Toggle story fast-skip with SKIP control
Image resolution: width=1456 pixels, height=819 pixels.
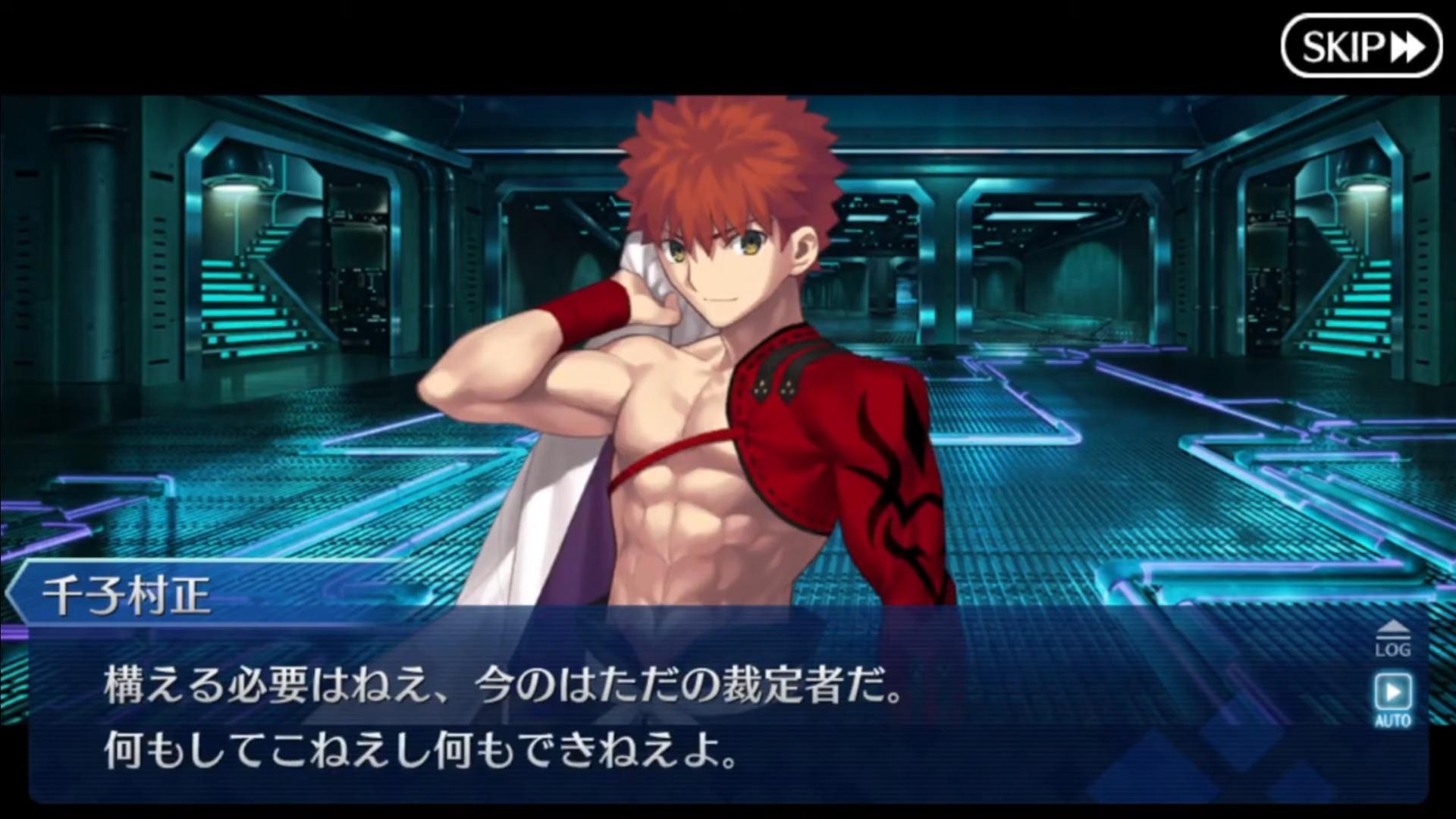(1363, 47)
